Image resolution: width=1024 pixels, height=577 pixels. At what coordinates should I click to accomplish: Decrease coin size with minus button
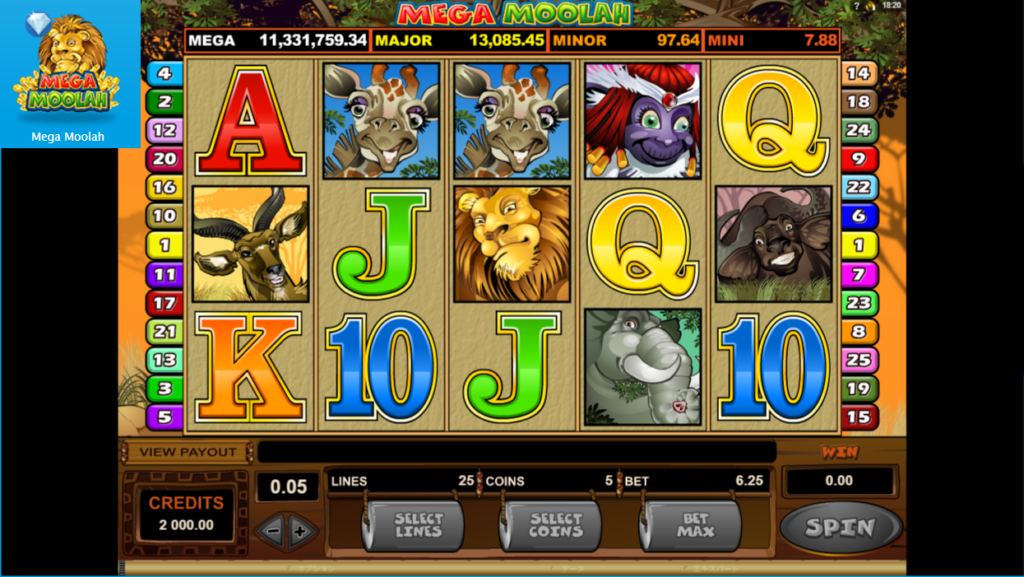(x=273, y=531)
